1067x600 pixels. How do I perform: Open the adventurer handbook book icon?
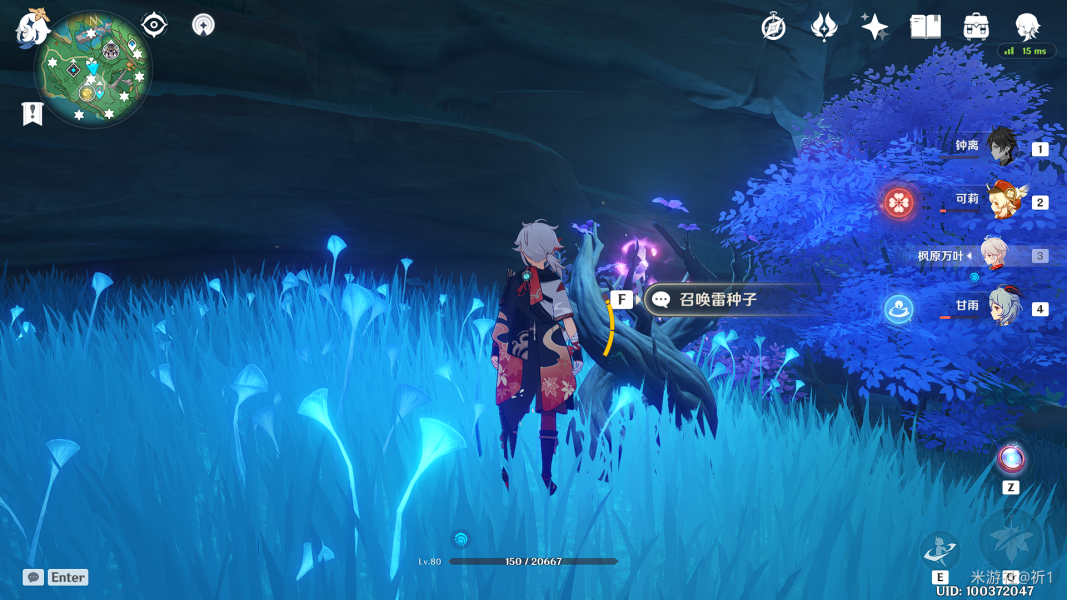click(x=925, y=27)
